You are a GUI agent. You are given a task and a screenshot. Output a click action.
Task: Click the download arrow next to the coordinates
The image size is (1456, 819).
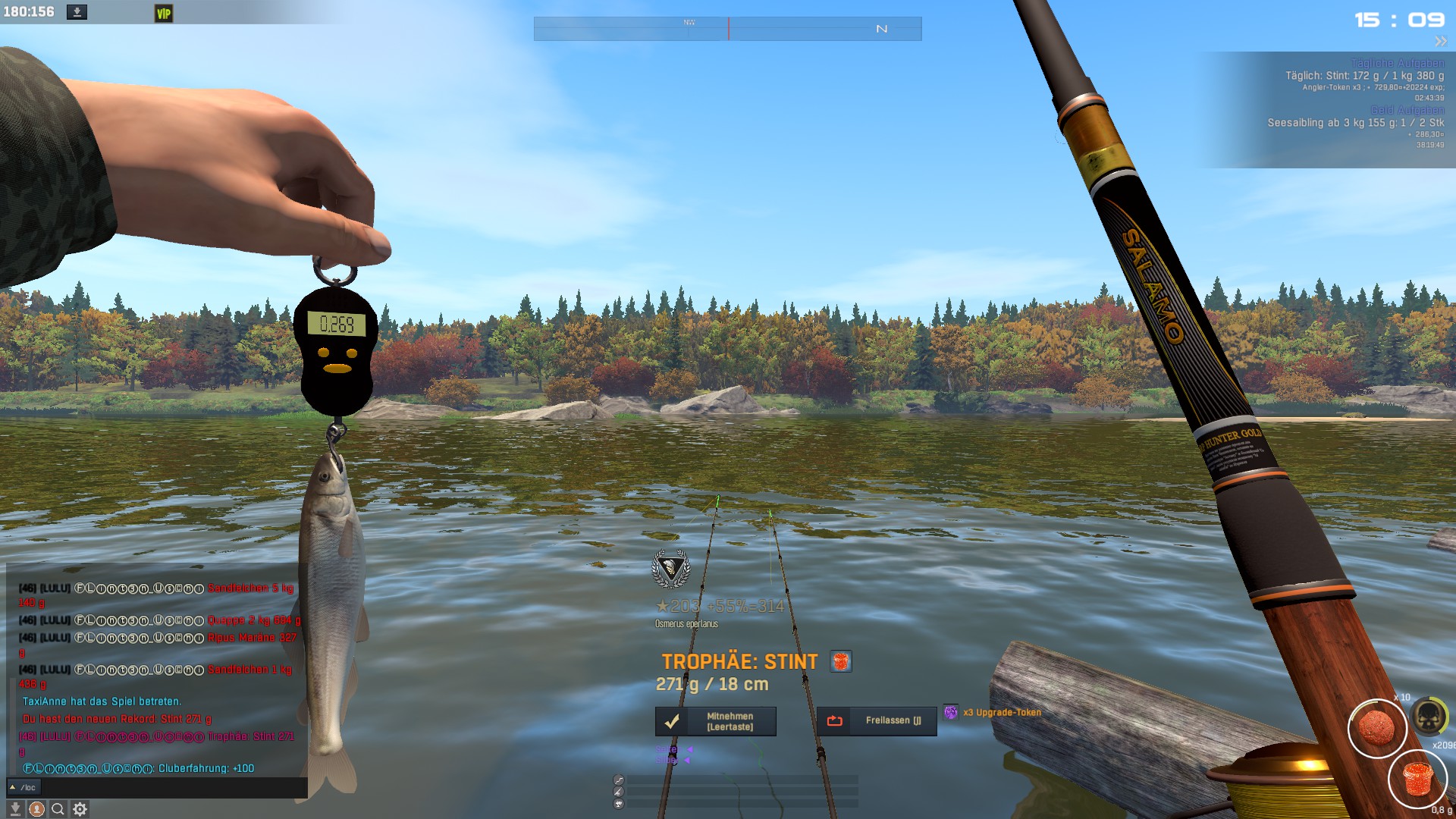(x=77, y=12)
